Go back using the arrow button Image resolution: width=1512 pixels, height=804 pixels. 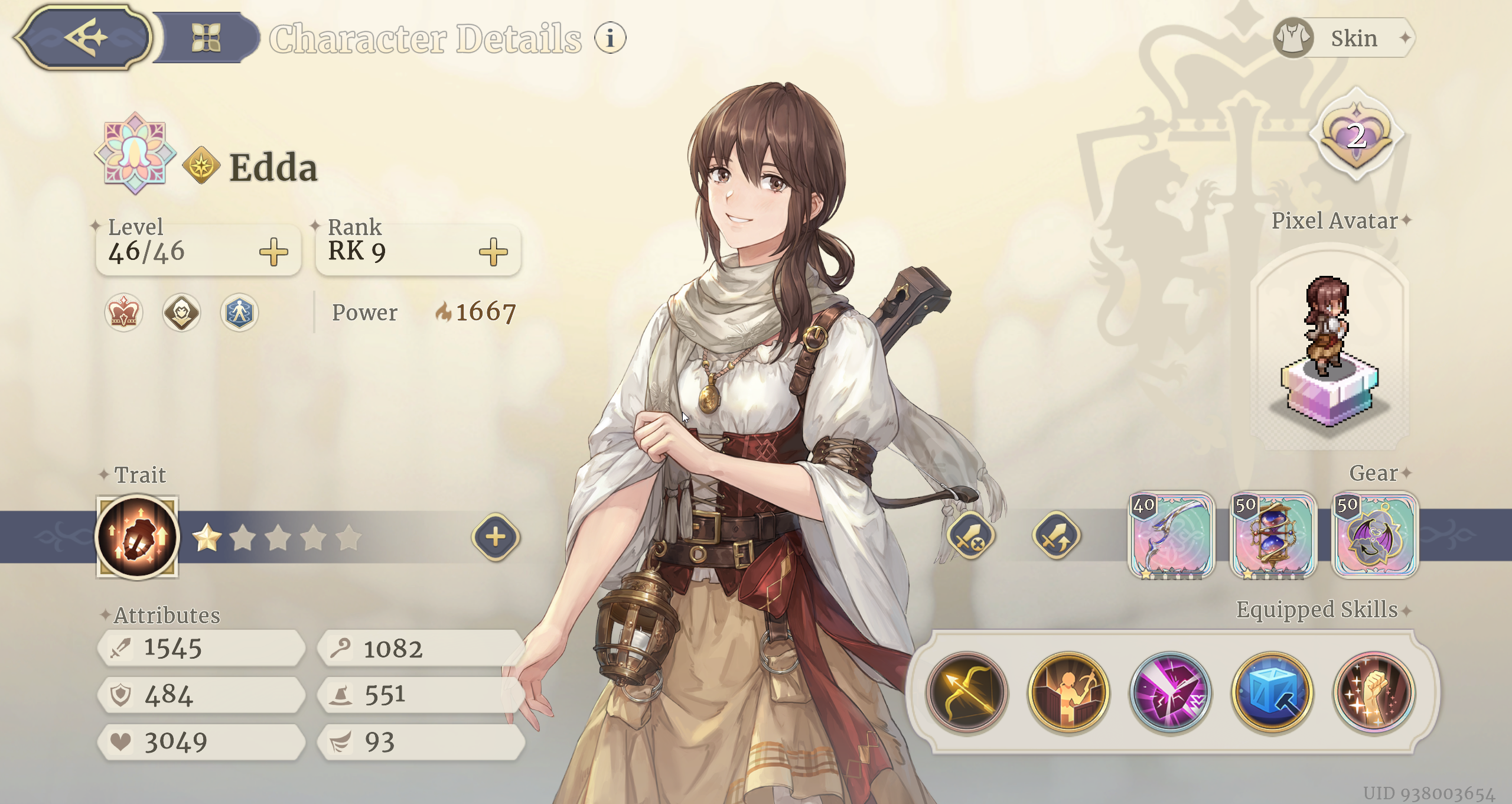(x=84, y=38)
